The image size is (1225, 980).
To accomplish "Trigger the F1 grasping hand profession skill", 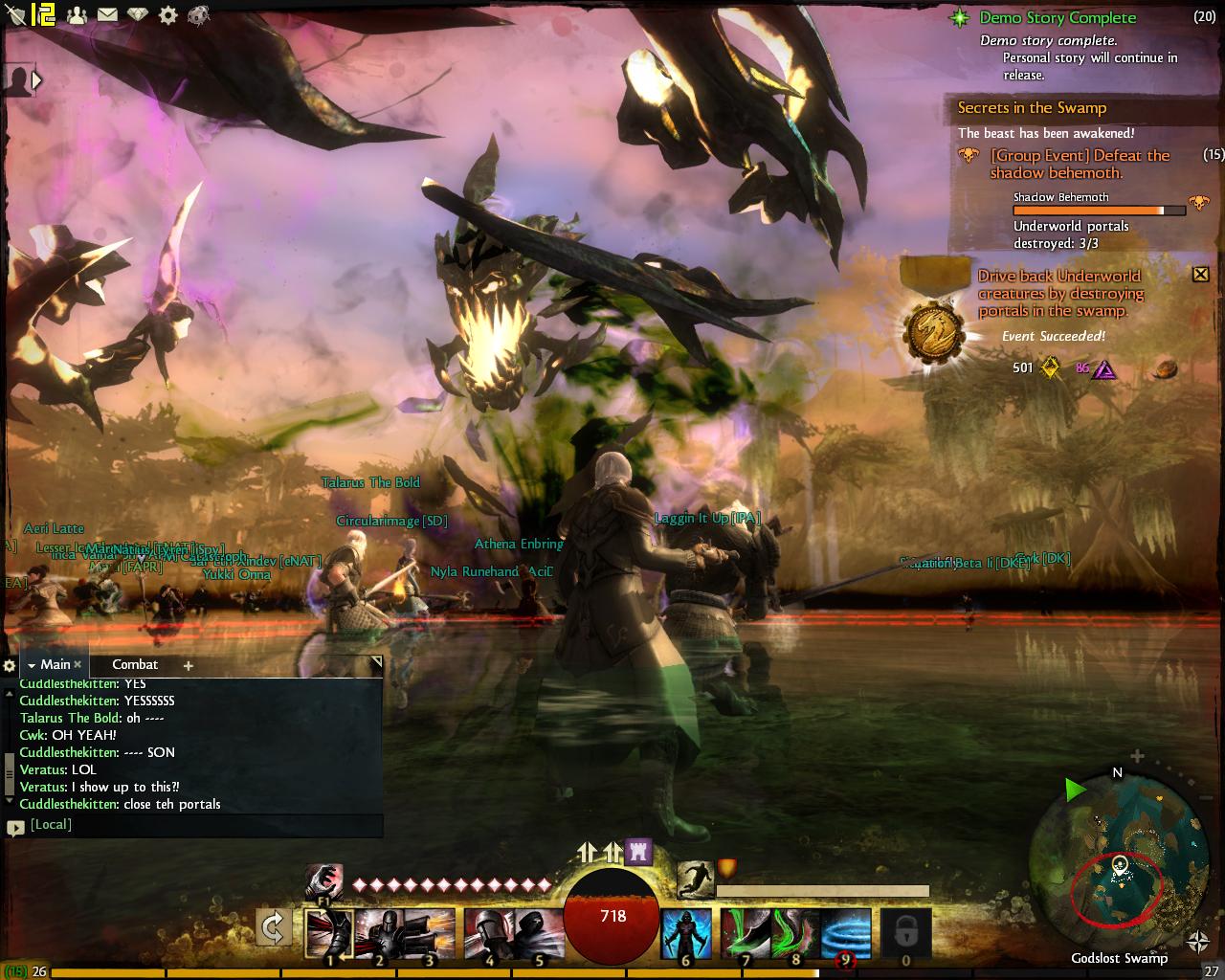I will (x=323, y=880).
